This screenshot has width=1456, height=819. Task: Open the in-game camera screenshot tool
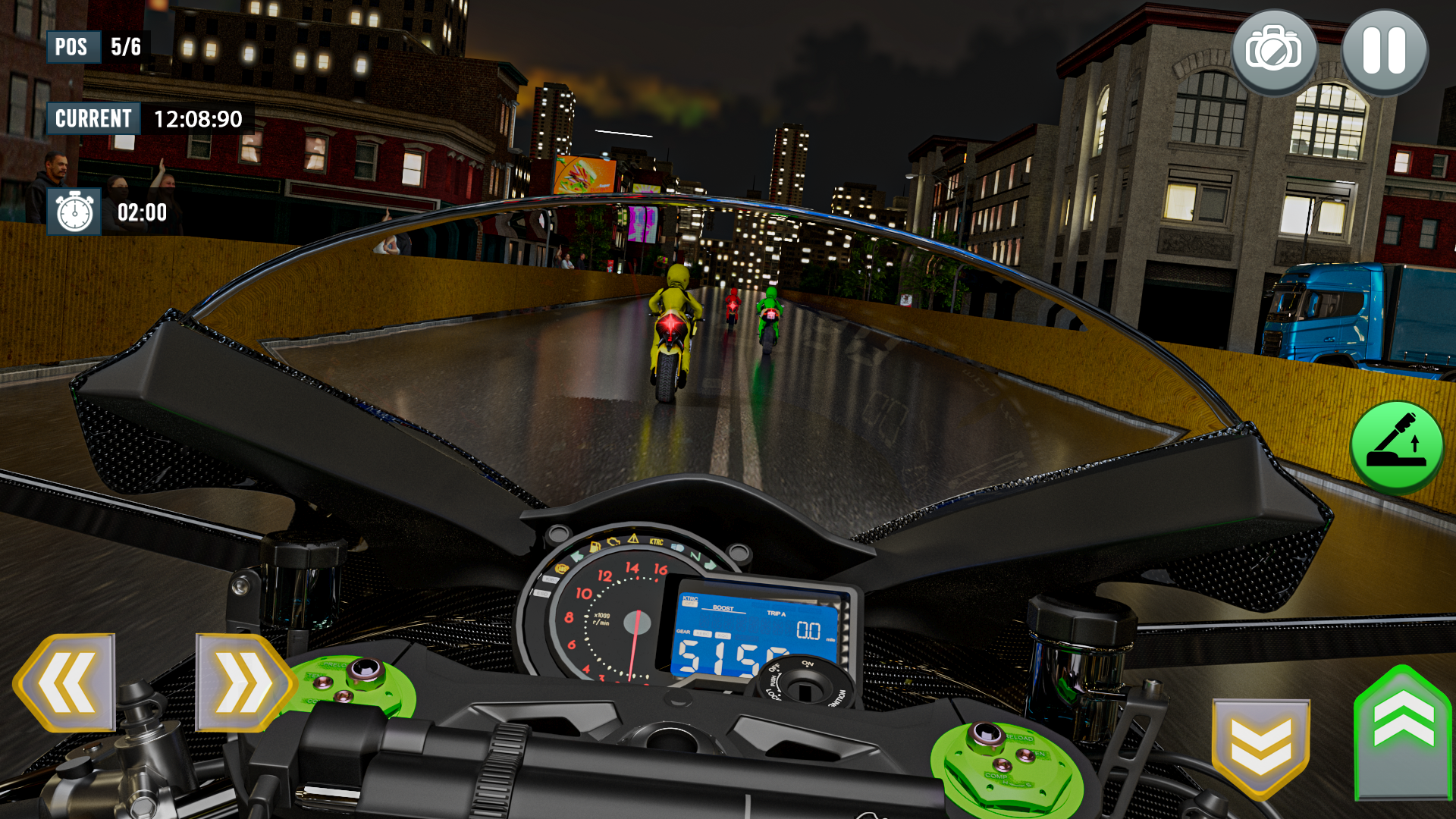click(x=1272, y=50)
